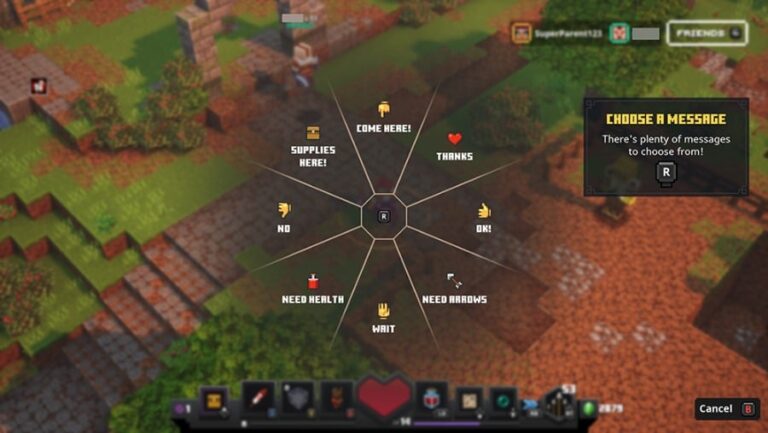Use the firework arrow artifact slot
This screenshot has height=433, width=768.
[258, 399]
